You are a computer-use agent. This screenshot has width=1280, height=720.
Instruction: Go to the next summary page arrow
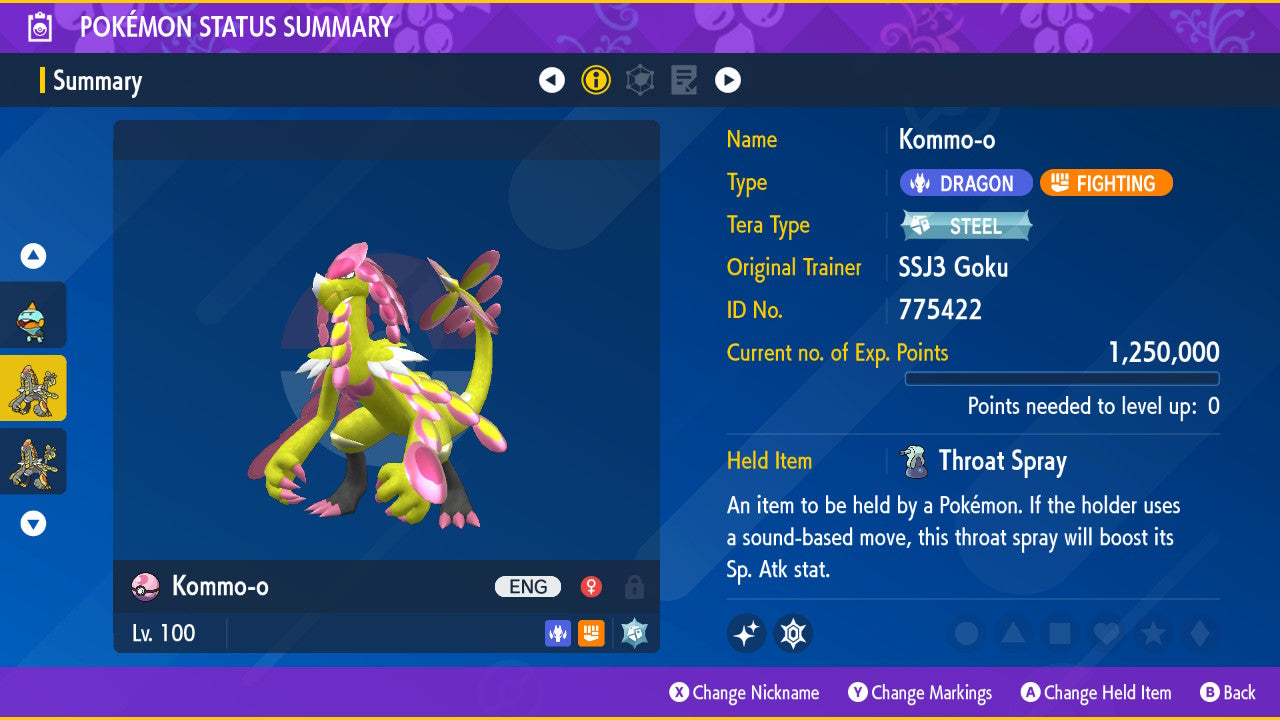tap(728, 80)
